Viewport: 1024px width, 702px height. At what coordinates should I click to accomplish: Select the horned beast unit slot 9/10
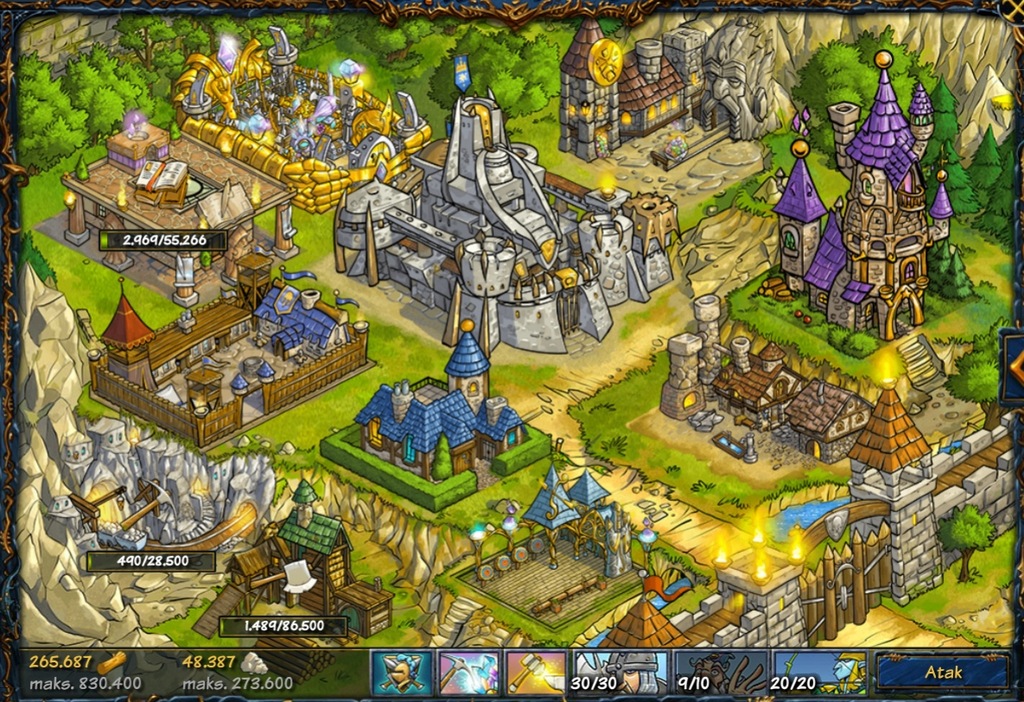[720, 673]
